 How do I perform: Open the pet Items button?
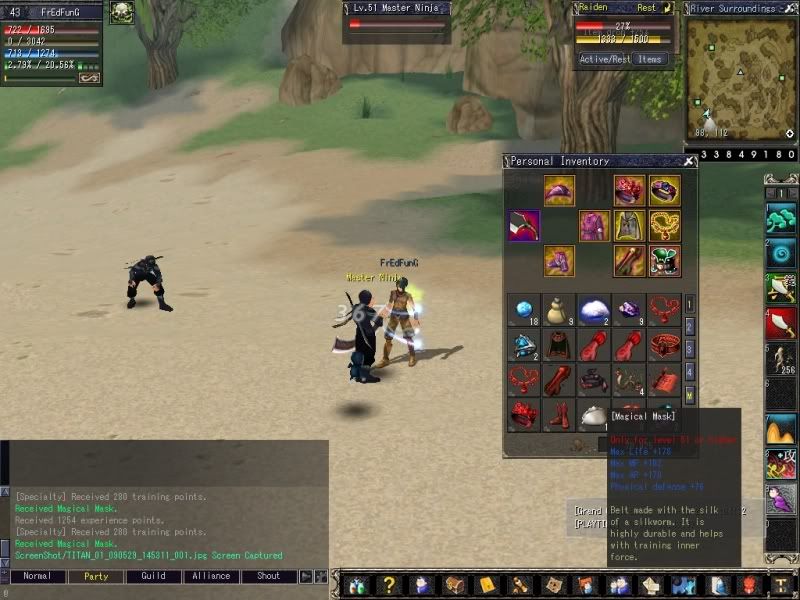coord(650,60)
